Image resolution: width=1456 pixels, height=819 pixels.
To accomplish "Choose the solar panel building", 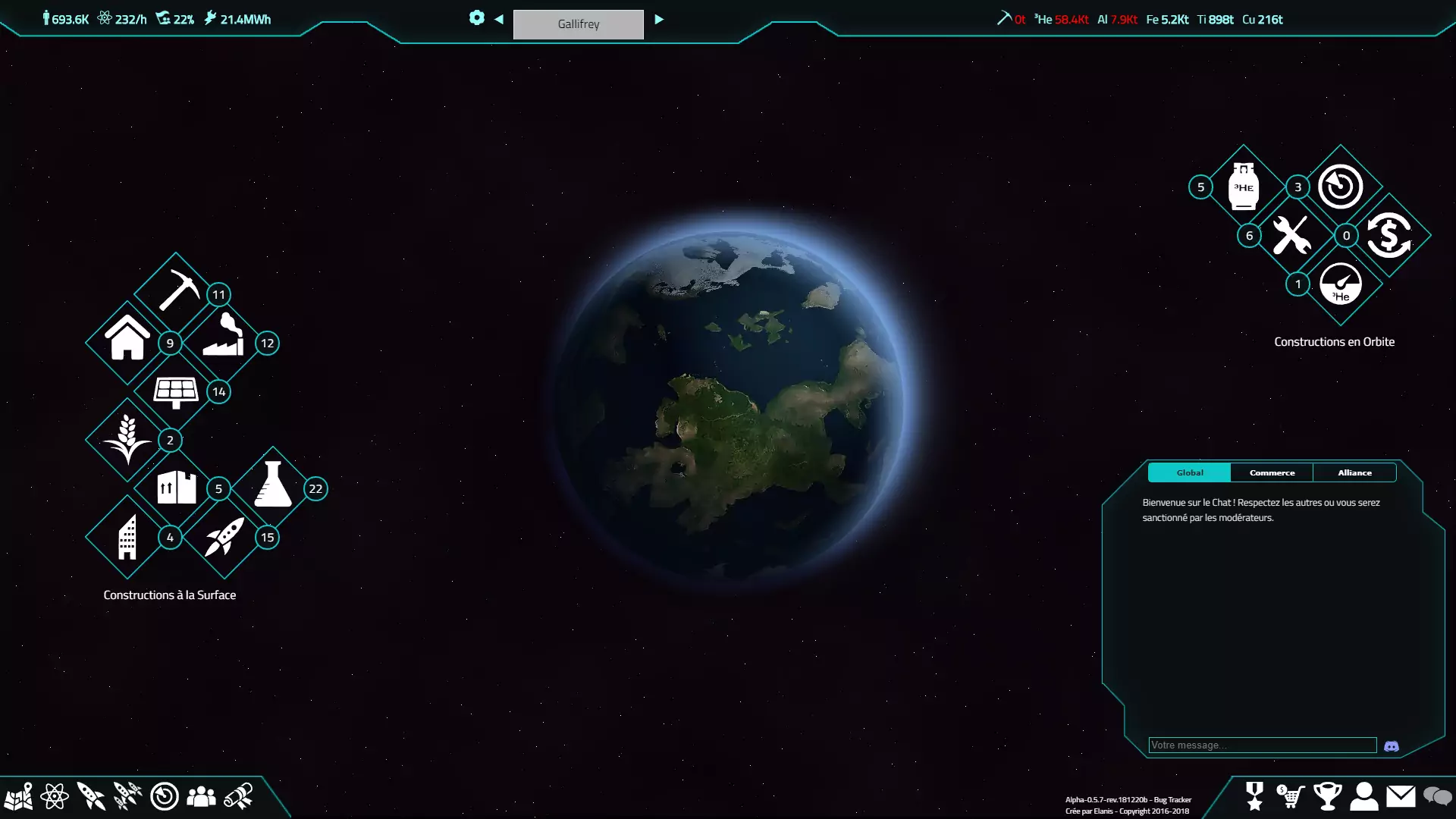I will click(176, 391).
